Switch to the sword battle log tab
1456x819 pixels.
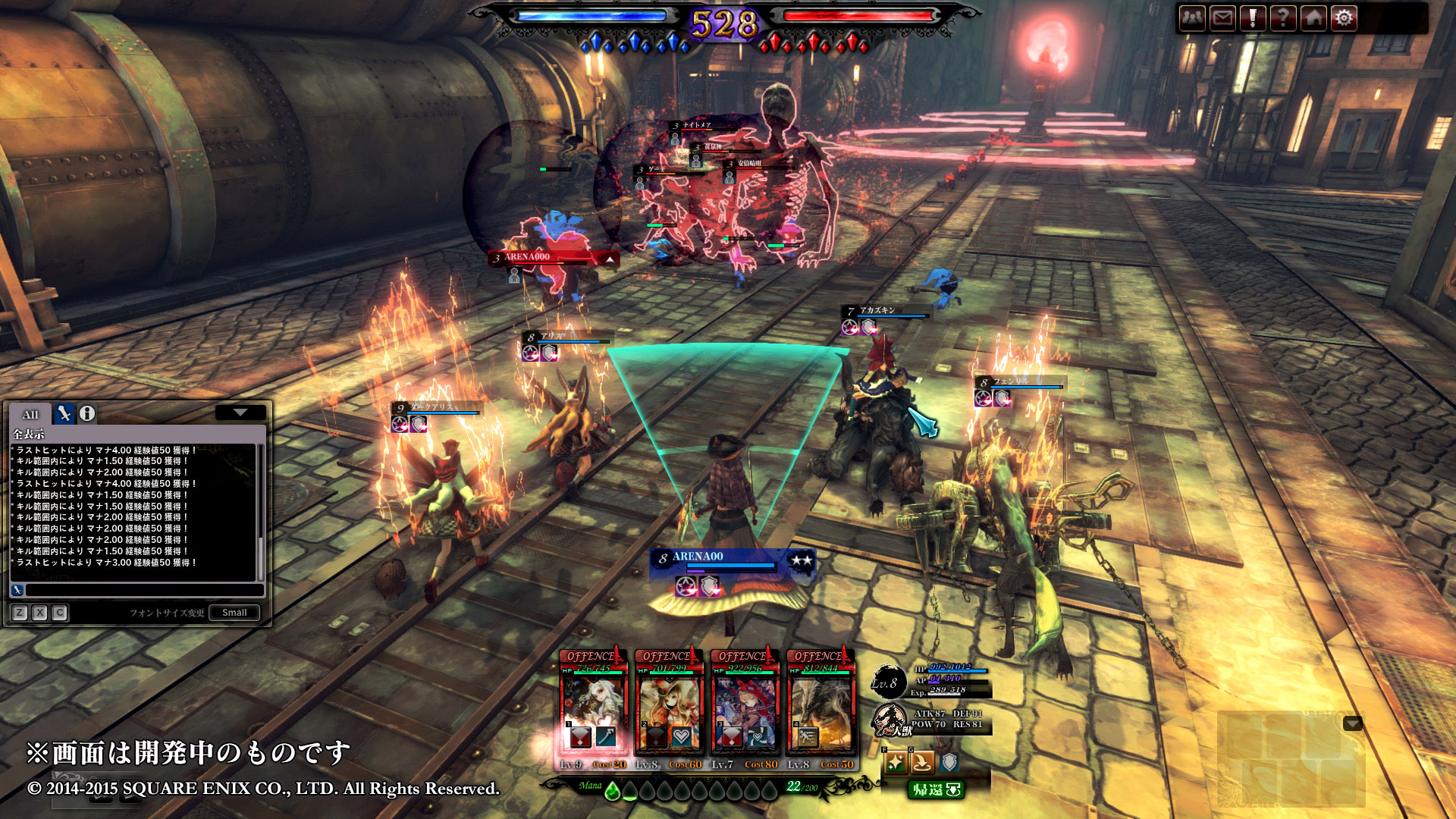pos(64,413)
